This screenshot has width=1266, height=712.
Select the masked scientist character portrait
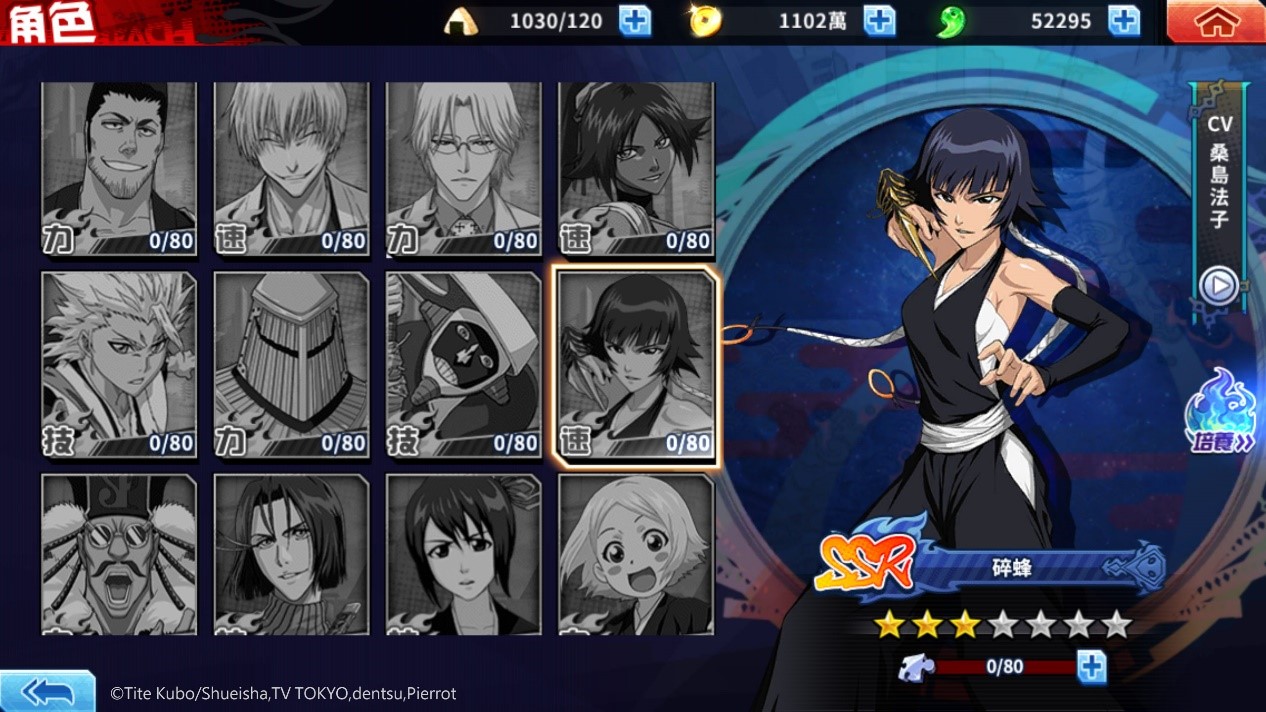tap(463, 365)
